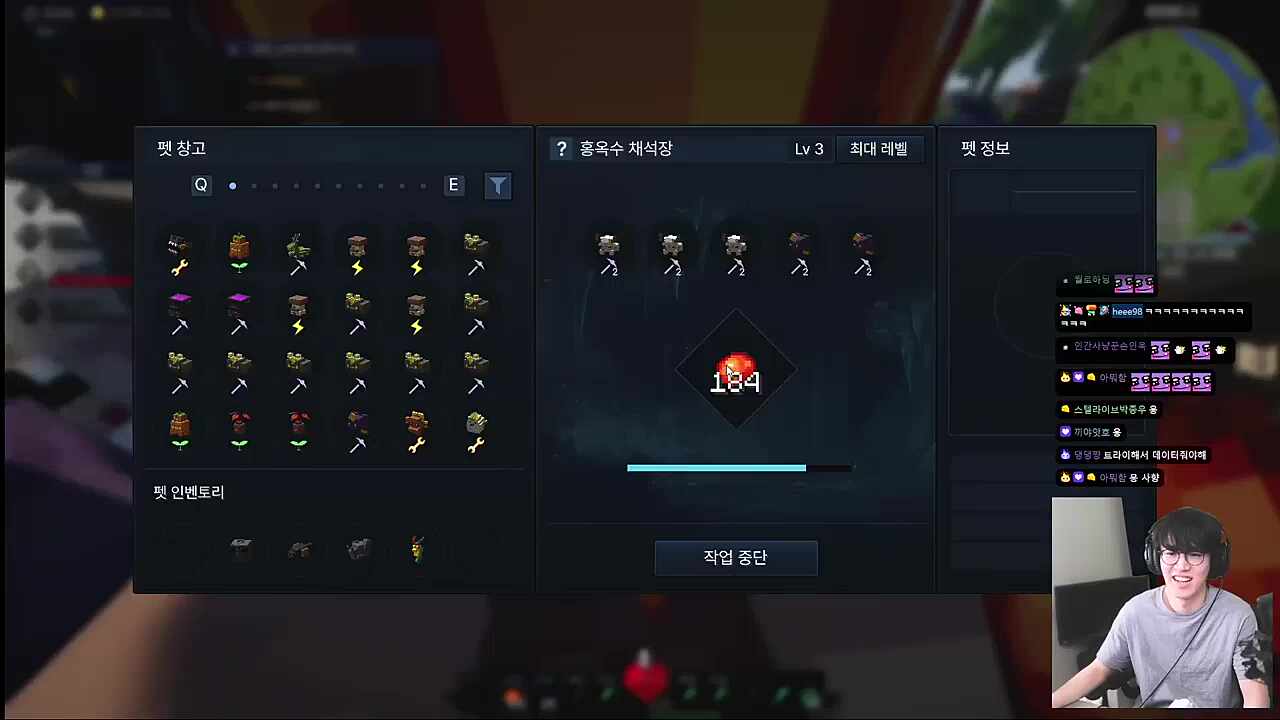Click the red sprout pet in the fourth row
The height and width of the screenshot is (720, 1280).
[x=238, y=430]
